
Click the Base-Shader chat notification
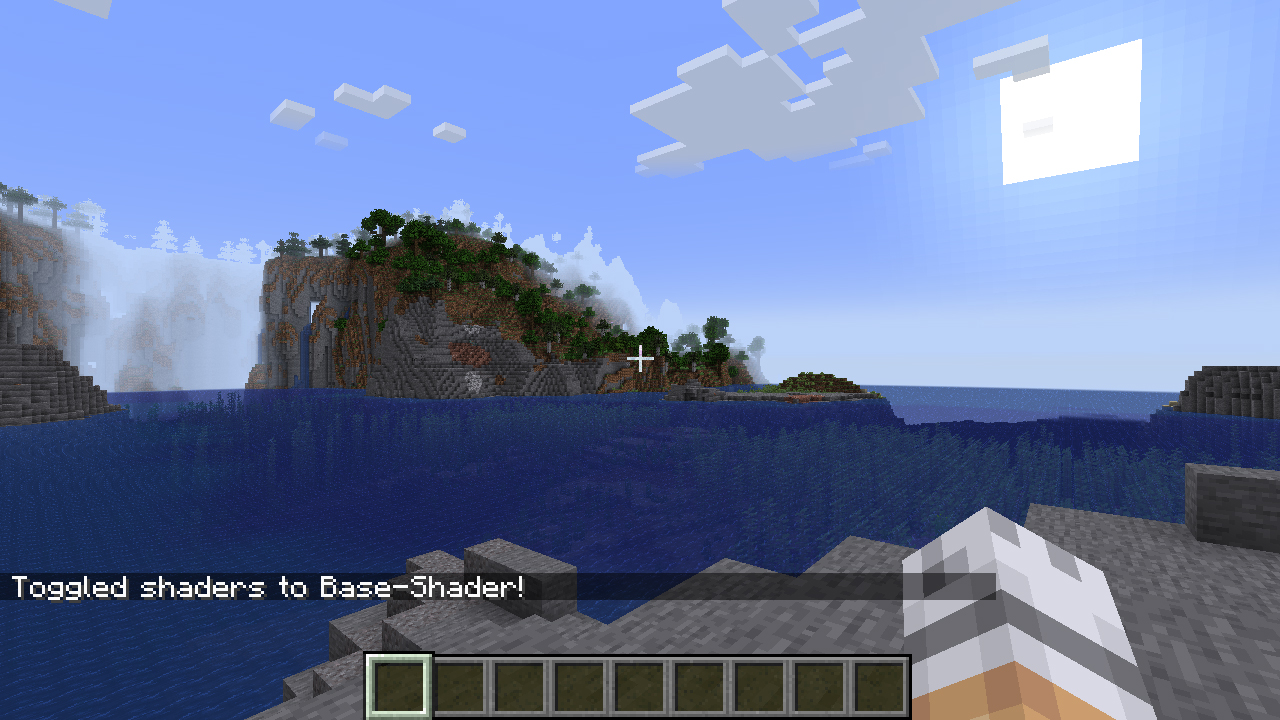[270, 588]
